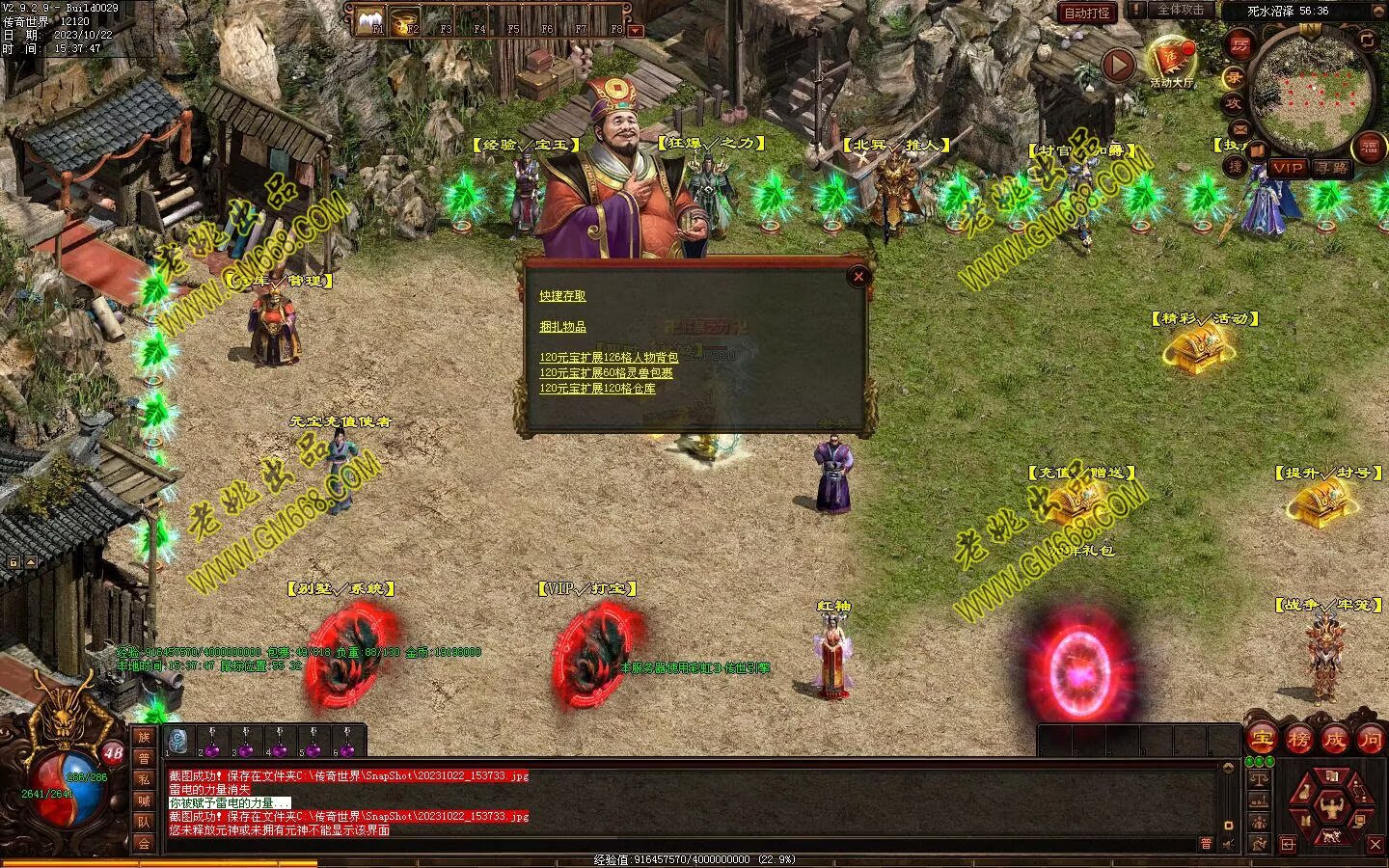1389x868 pixels.
Task: Activate the 寻路 pathfinding button
Action: click(1332, 168)
